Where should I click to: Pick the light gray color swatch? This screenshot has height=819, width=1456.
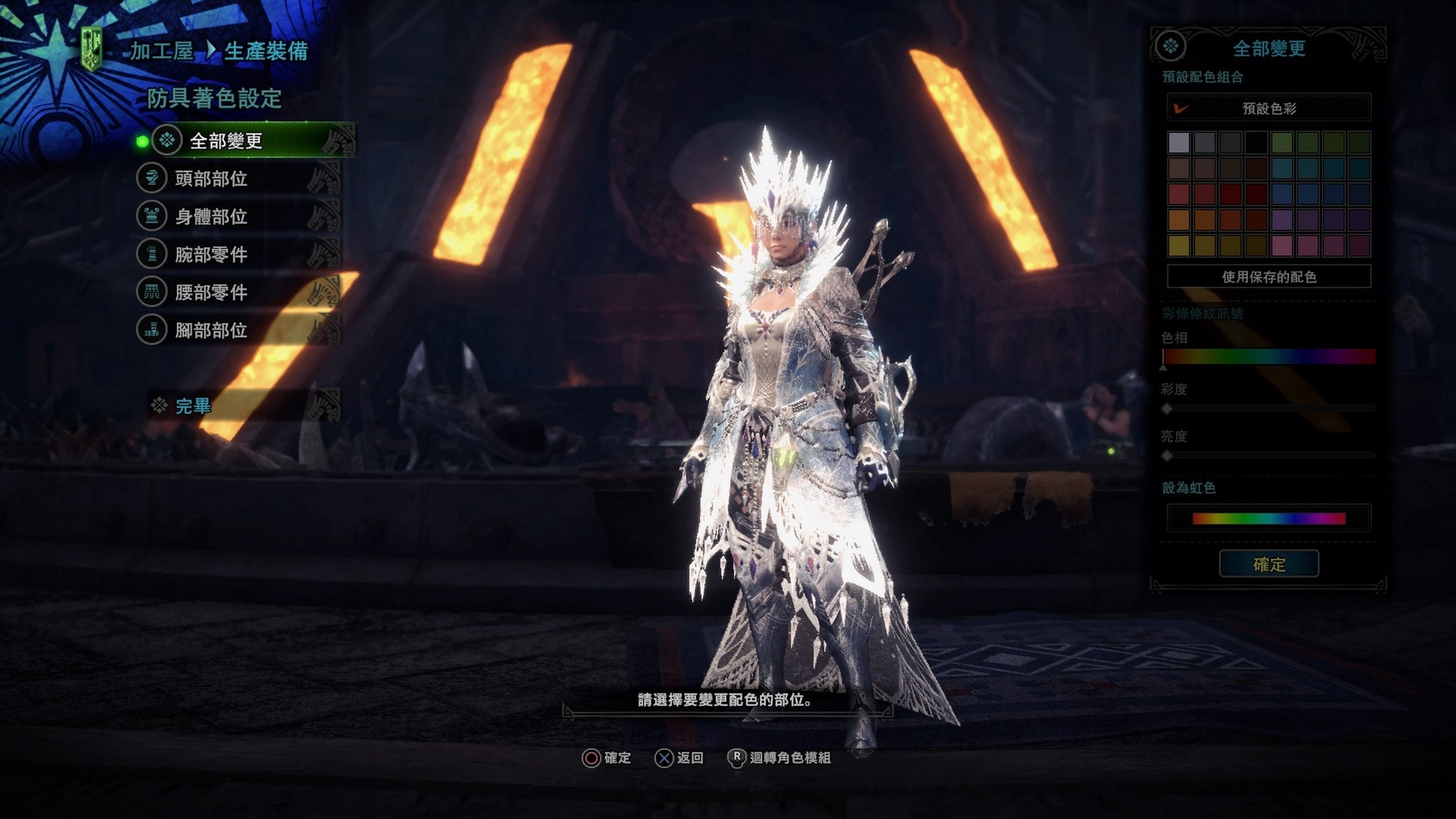point(1178,143)
